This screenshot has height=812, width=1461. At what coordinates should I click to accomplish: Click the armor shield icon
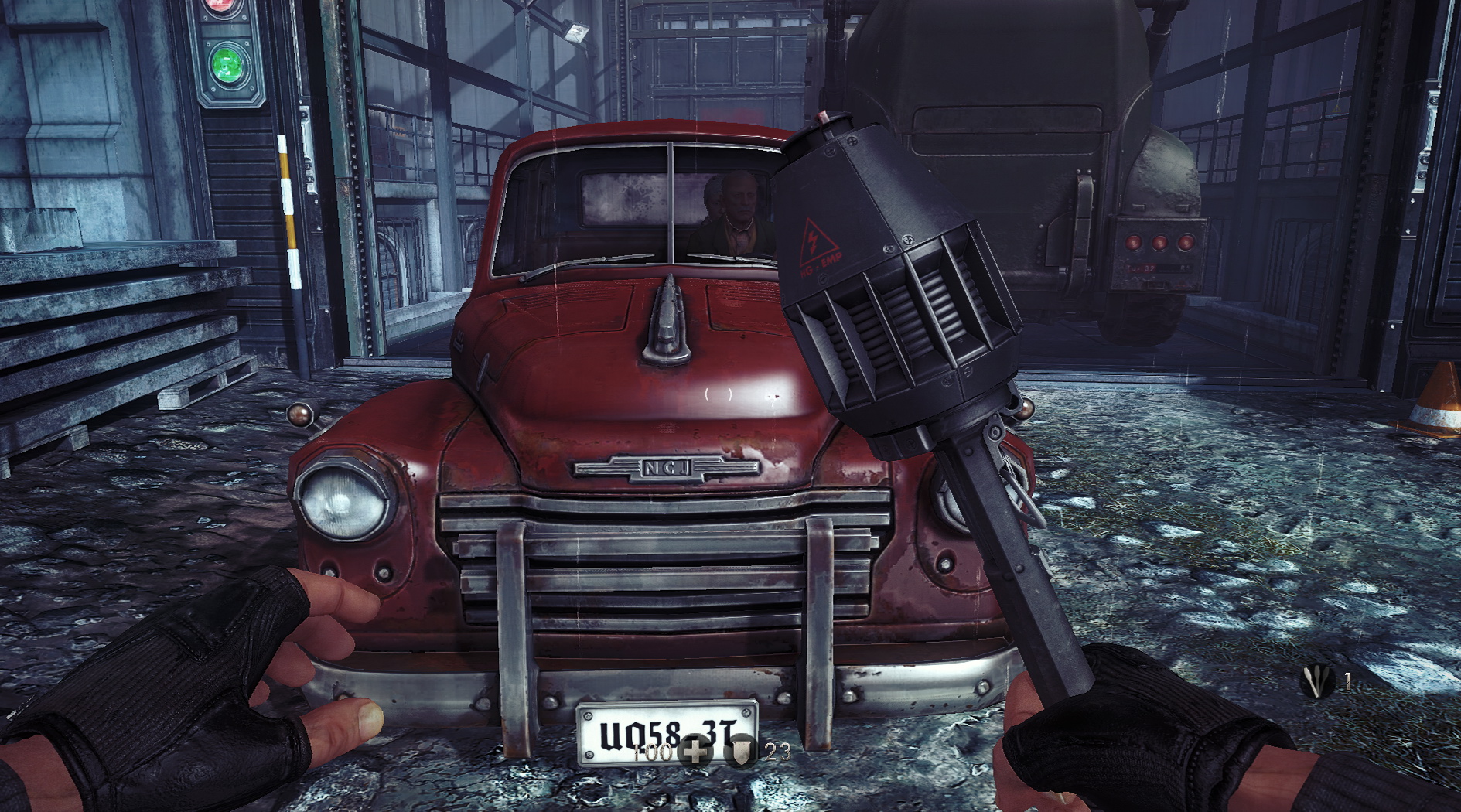(x=742, y=752)
